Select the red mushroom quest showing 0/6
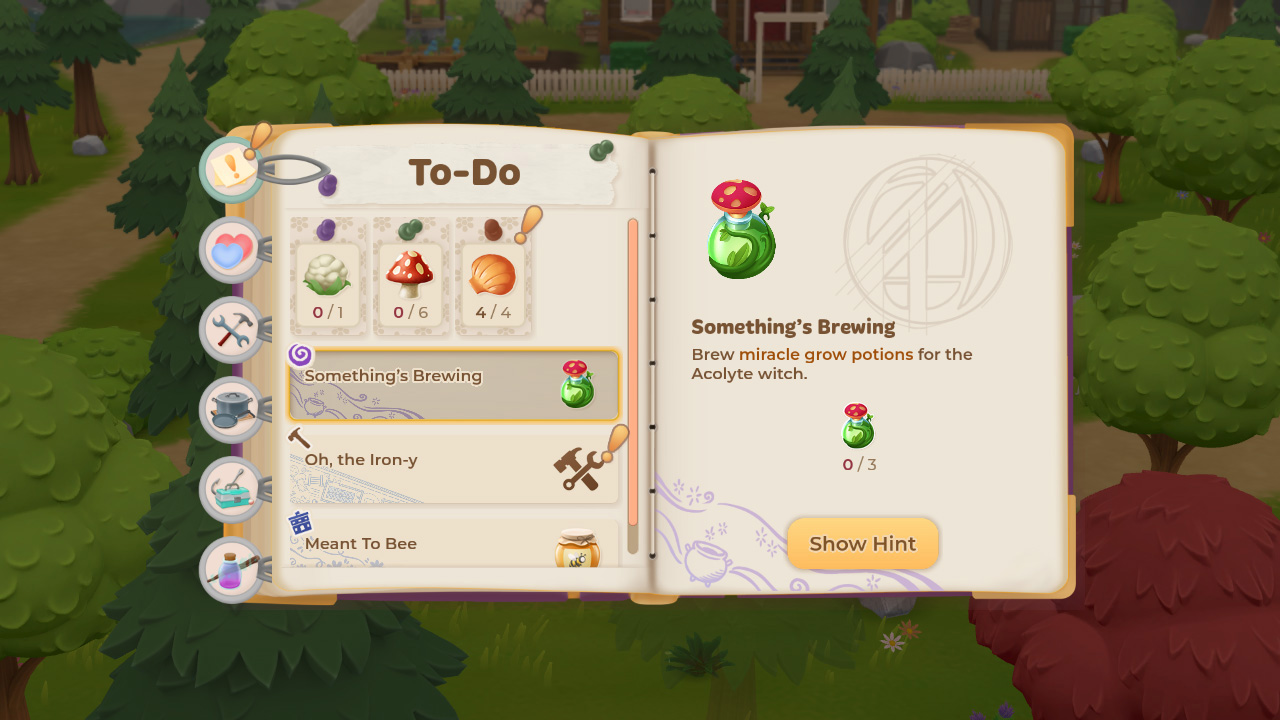Image resolution: width=1280 pixels, height=720 pixels. [411, 280]
